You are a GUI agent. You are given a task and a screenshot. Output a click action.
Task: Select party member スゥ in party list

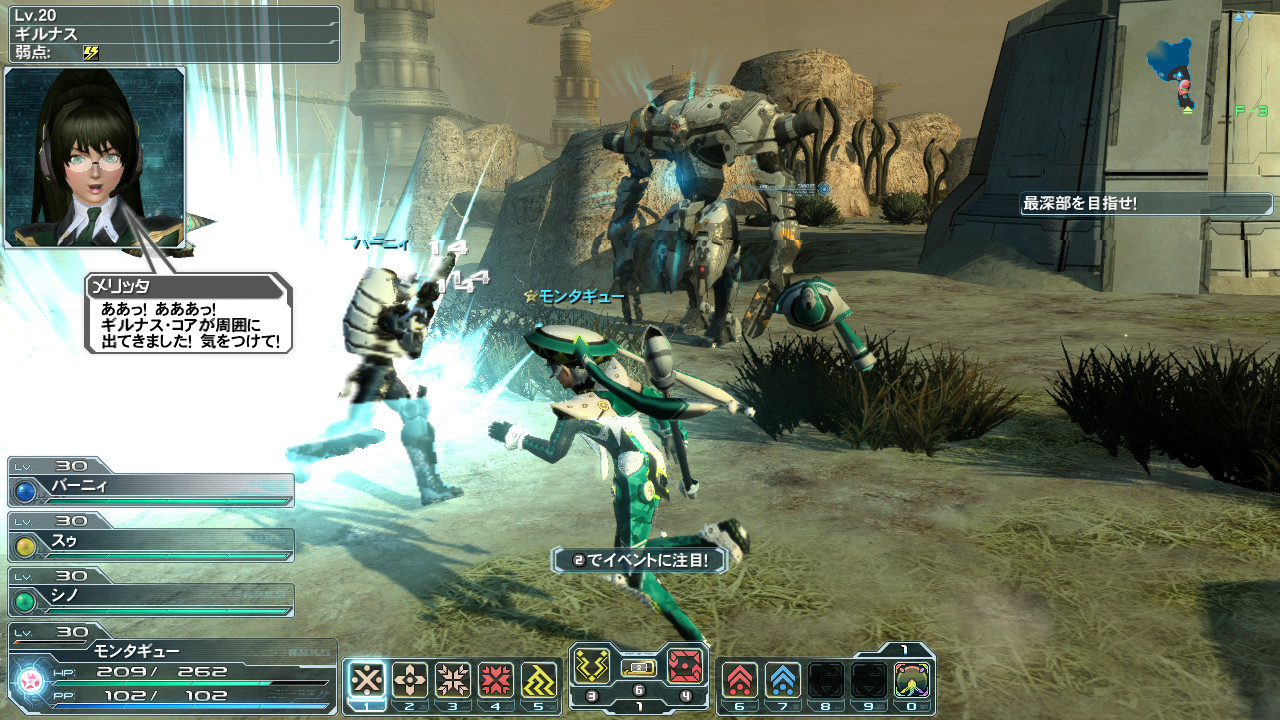pos(152,545)
